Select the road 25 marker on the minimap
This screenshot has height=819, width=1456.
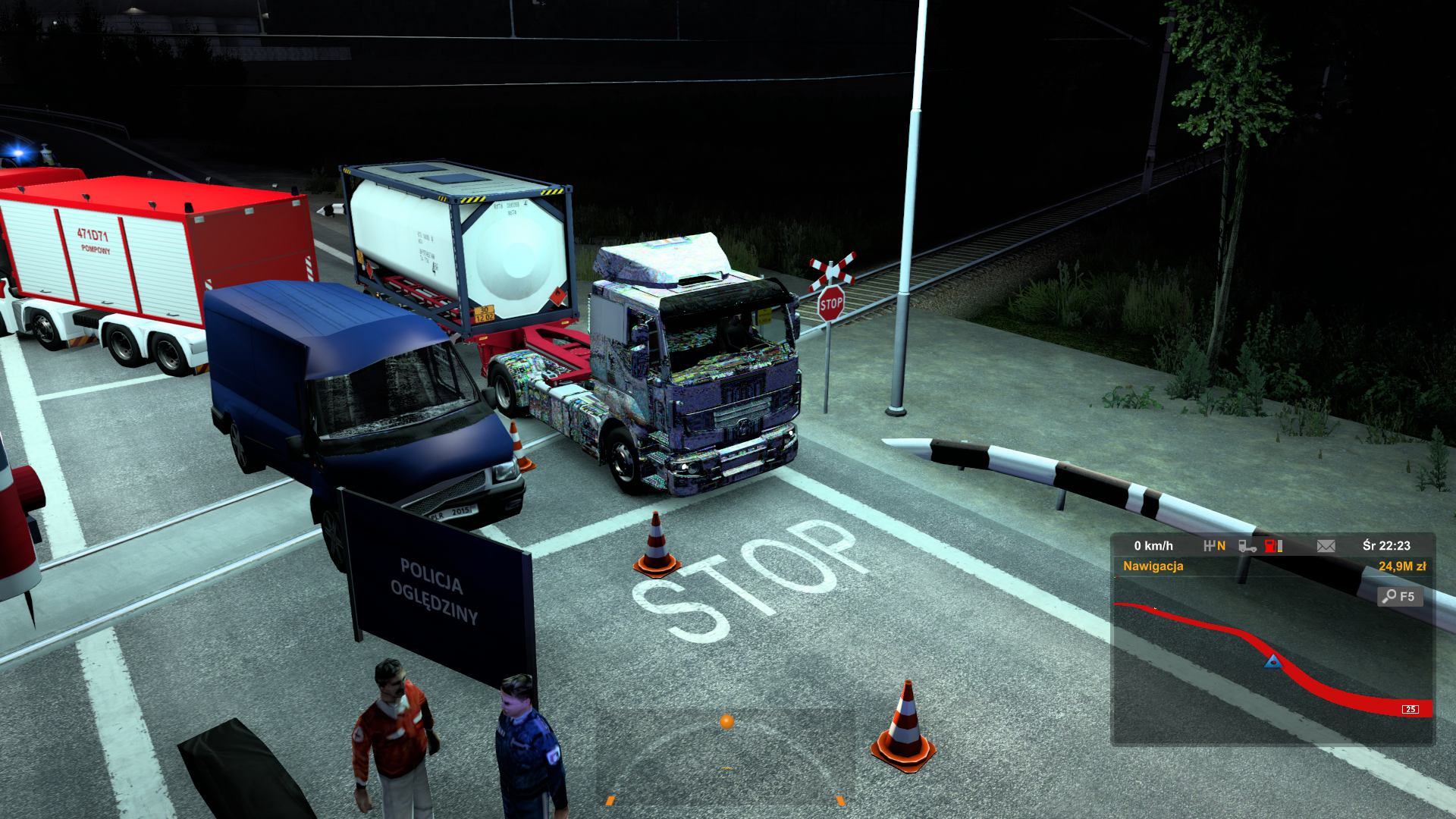point(1410,709)
